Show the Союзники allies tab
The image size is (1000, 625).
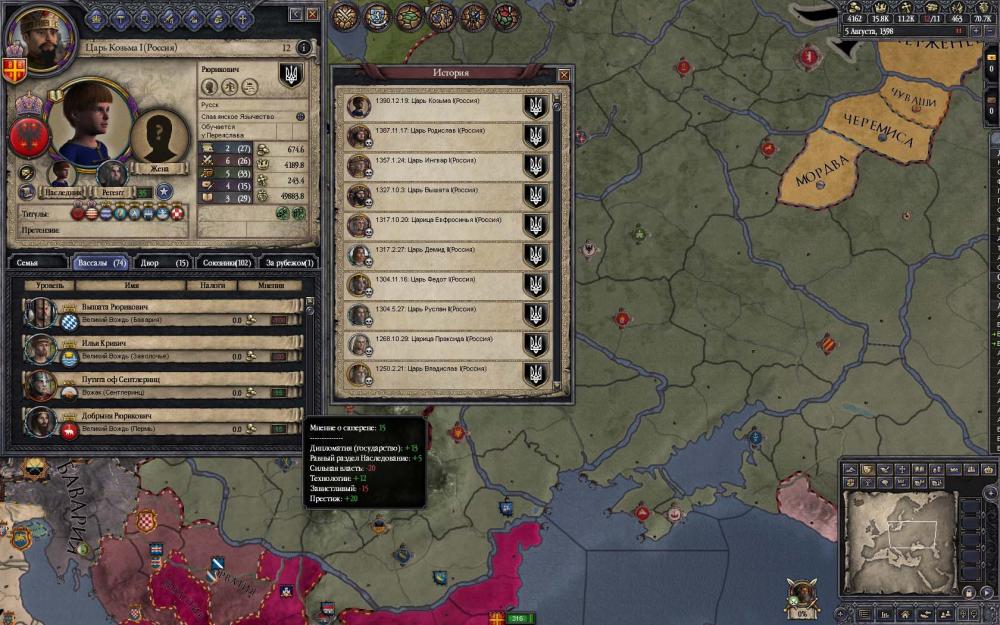tap(225, 263)
